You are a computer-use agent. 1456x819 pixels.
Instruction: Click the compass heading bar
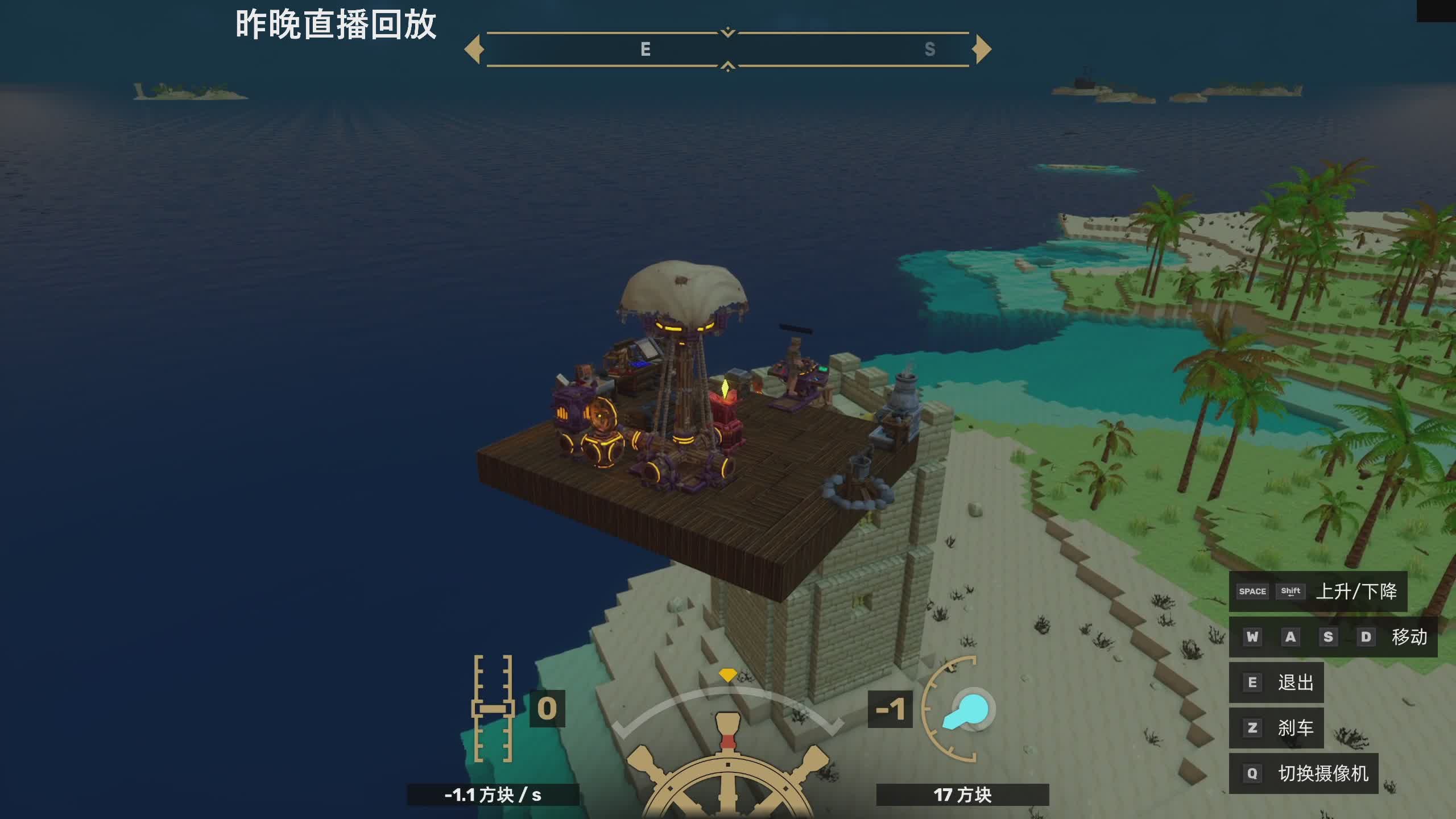[727, 49]
